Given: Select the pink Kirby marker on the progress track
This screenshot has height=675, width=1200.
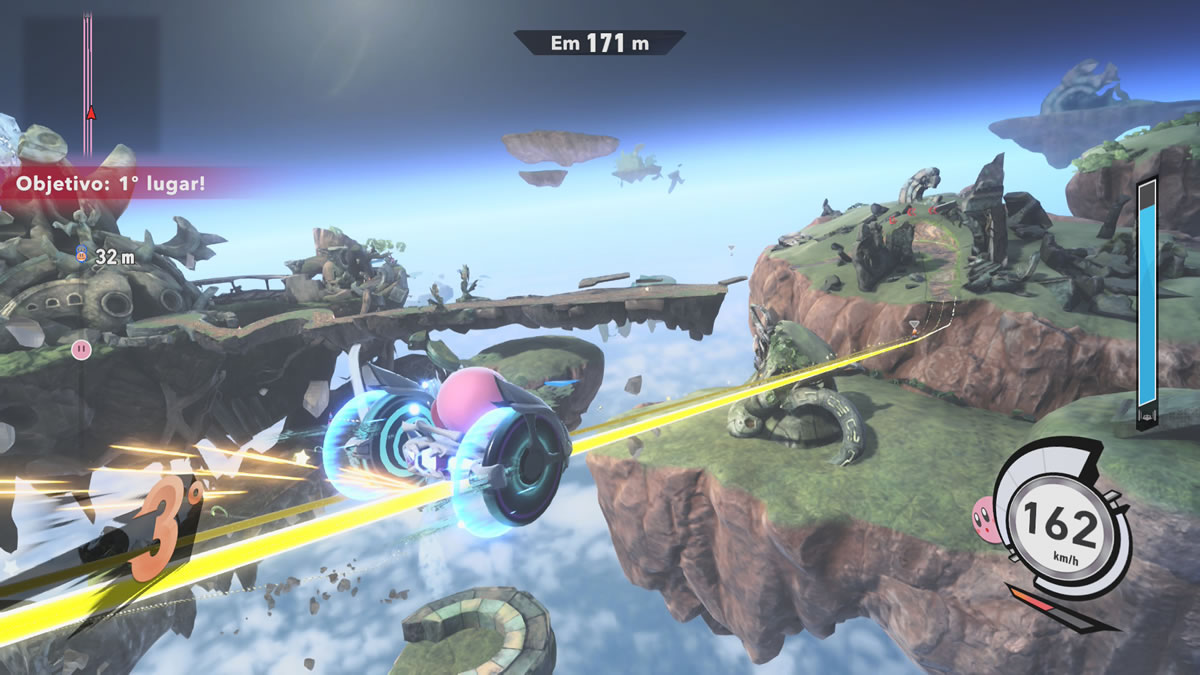Looking at the screenshot, I should click(x=82, y=348).
